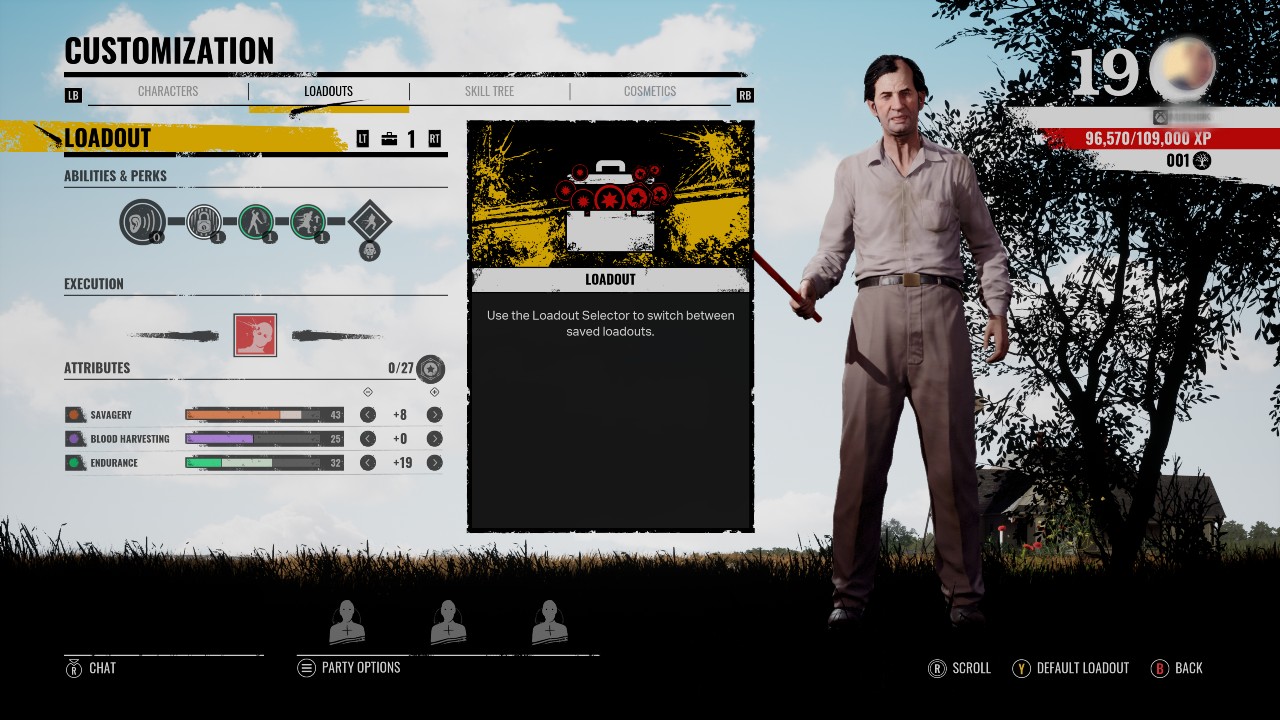Select the third green perk icon
Screen dimensions: 1280x720
254,222
